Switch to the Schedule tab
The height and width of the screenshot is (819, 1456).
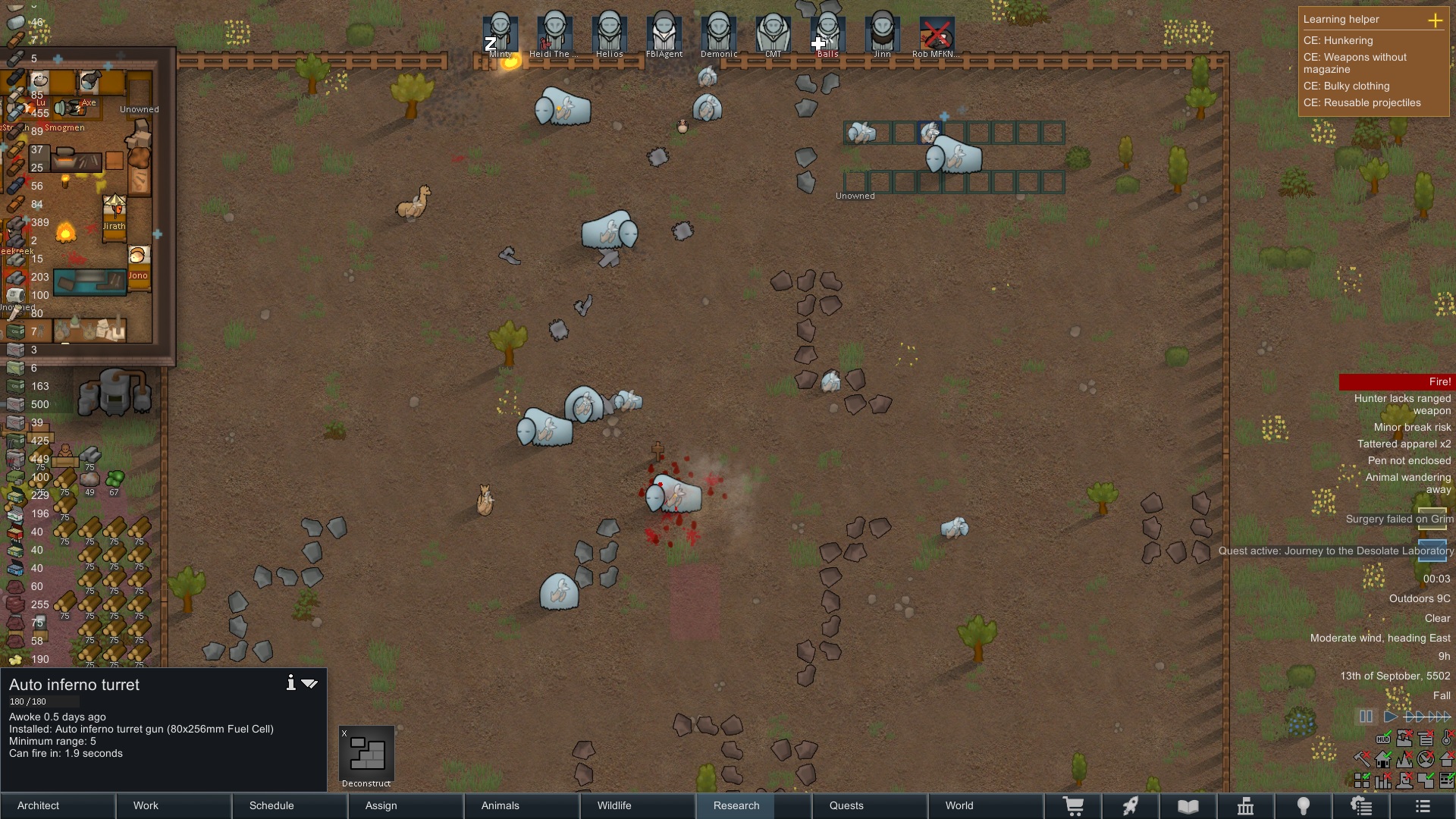(290, 805)
